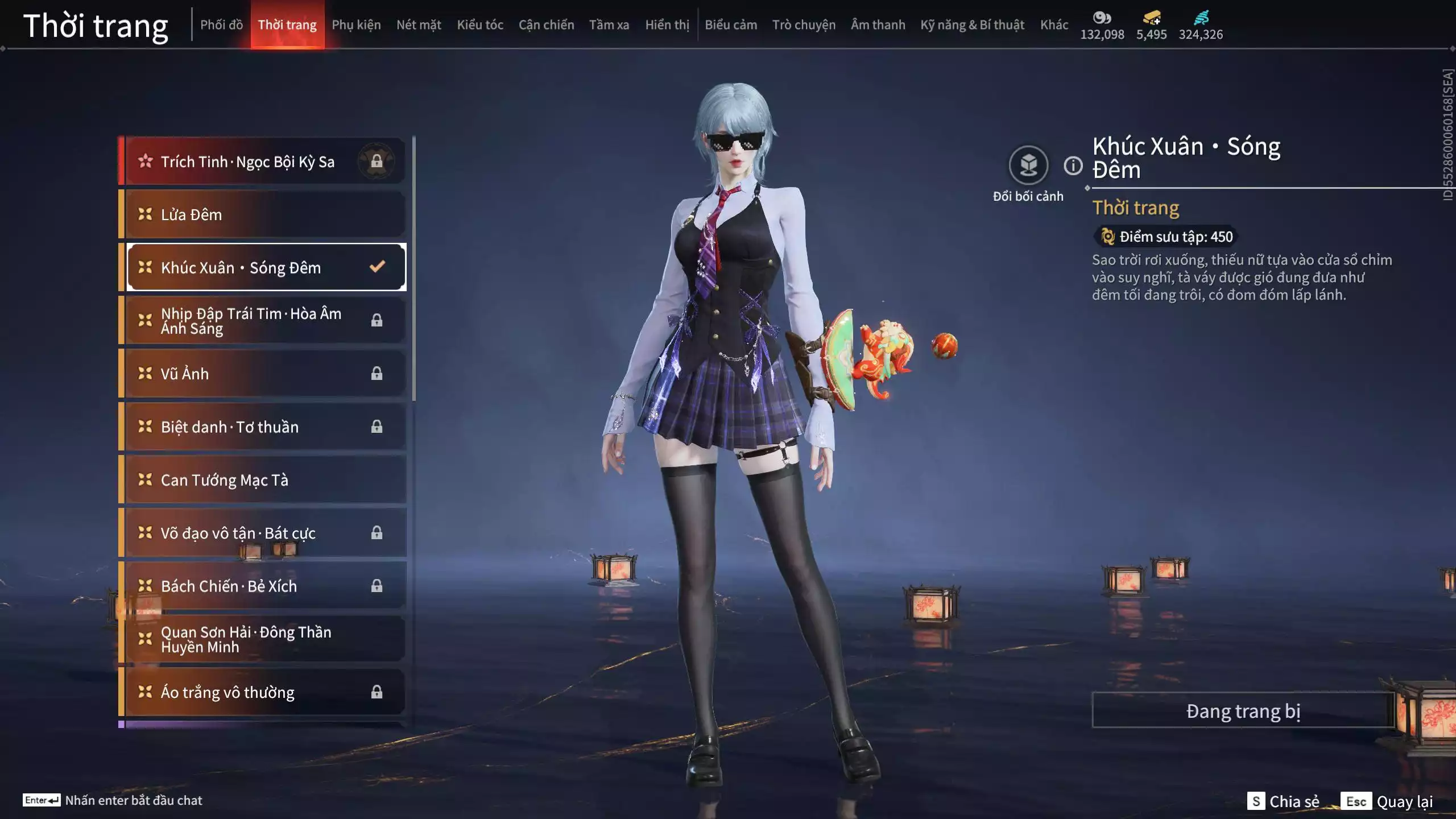
Task: Choose Biệt danh Tơ thuần outfit
Action: pyautogui.click(x=264, y=427)
